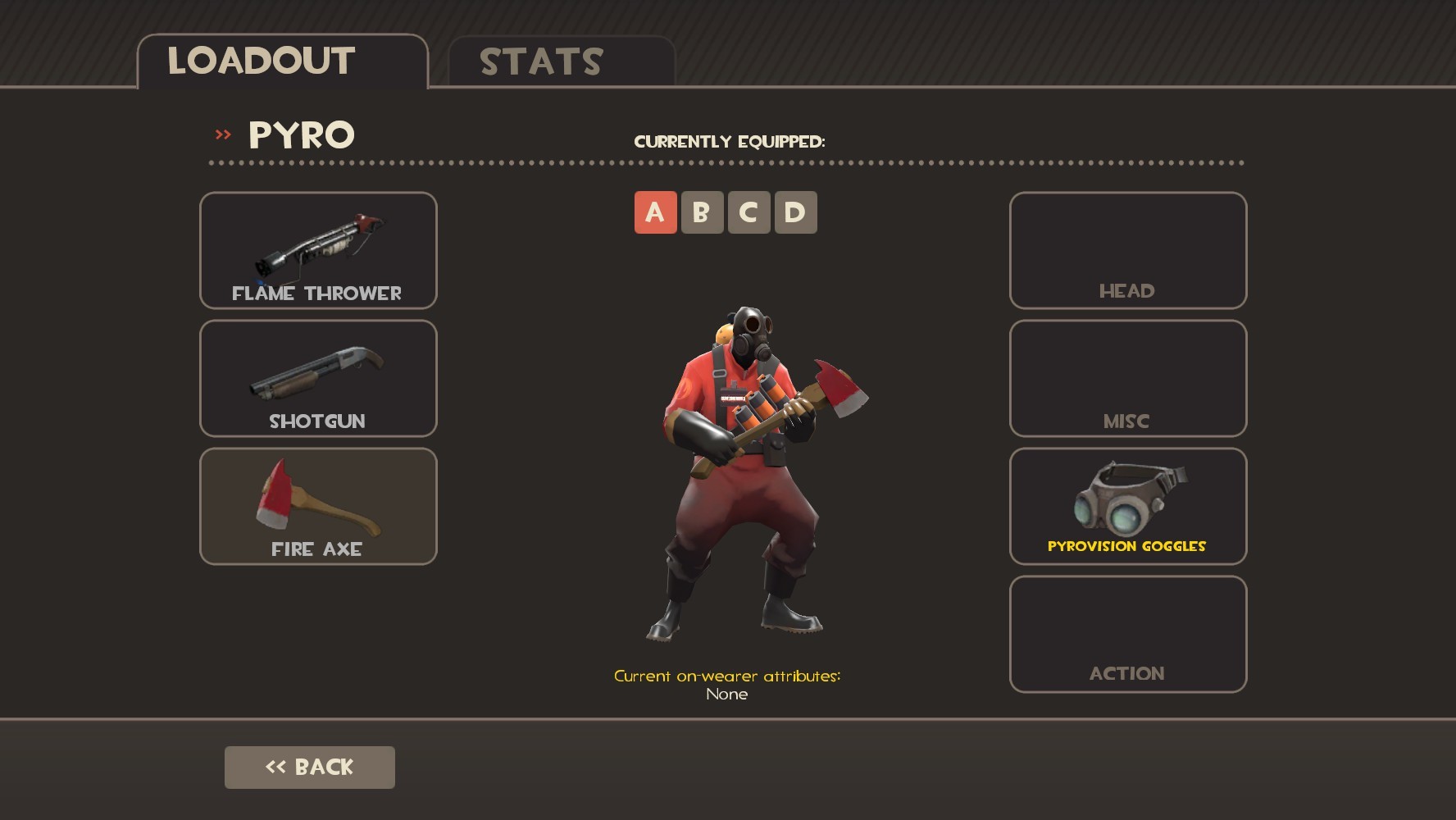The image size is (1456, 820).
Task: Select the Fire Axe melee slot
Action: pos(318,506)
